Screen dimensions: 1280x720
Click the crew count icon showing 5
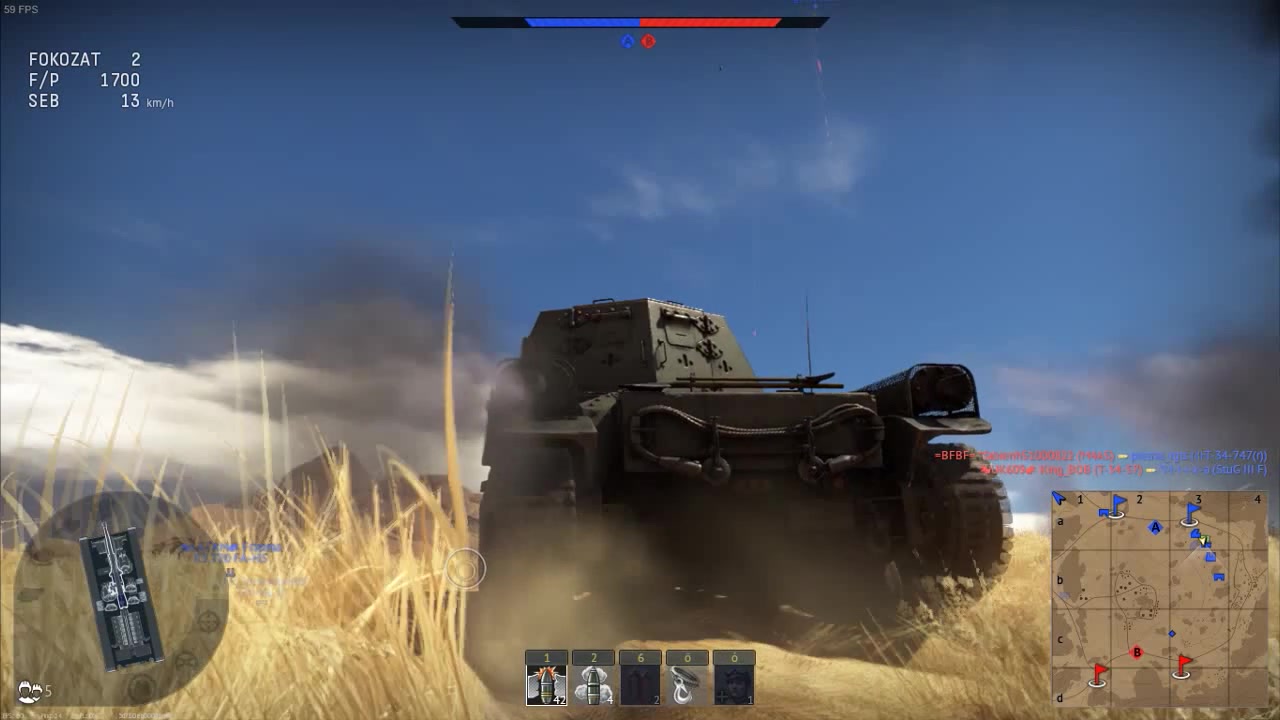(x=32, y=690)
